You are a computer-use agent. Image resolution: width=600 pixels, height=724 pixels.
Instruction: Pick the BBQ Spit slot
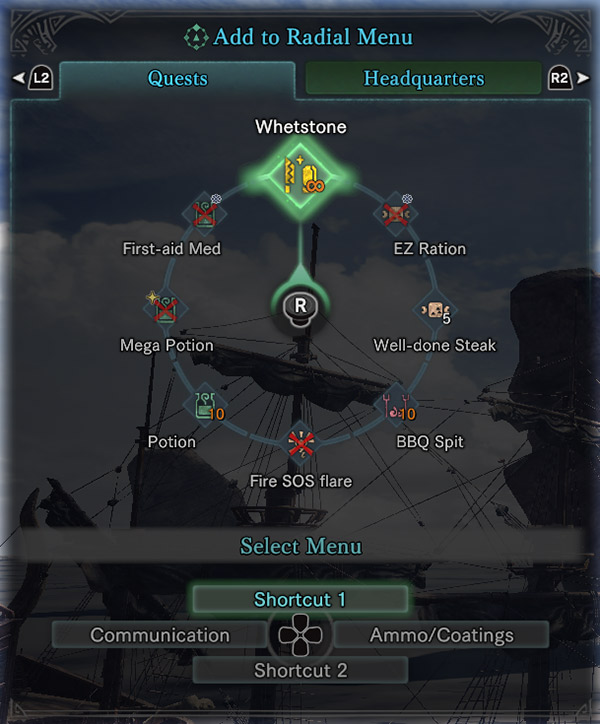click(x=394, y=404)
